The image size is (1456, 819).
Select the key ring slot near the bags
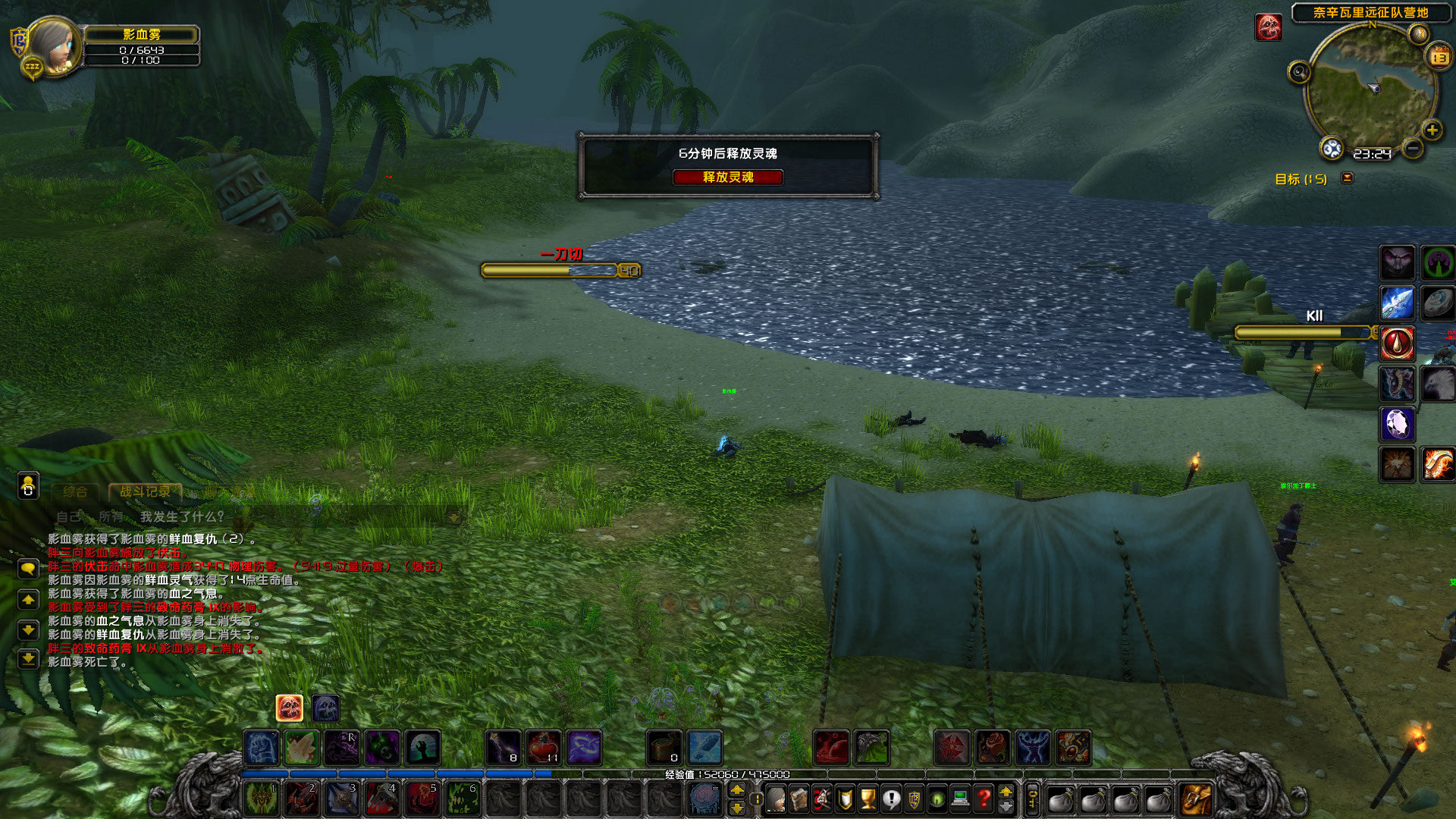click(1032, 800)
